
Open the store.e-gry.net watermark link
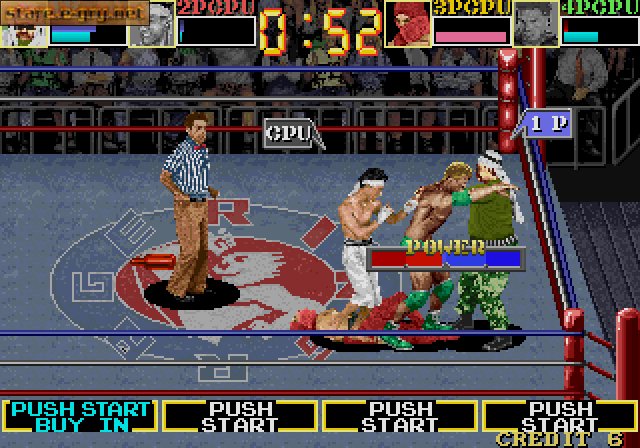(x=75, y=12)
